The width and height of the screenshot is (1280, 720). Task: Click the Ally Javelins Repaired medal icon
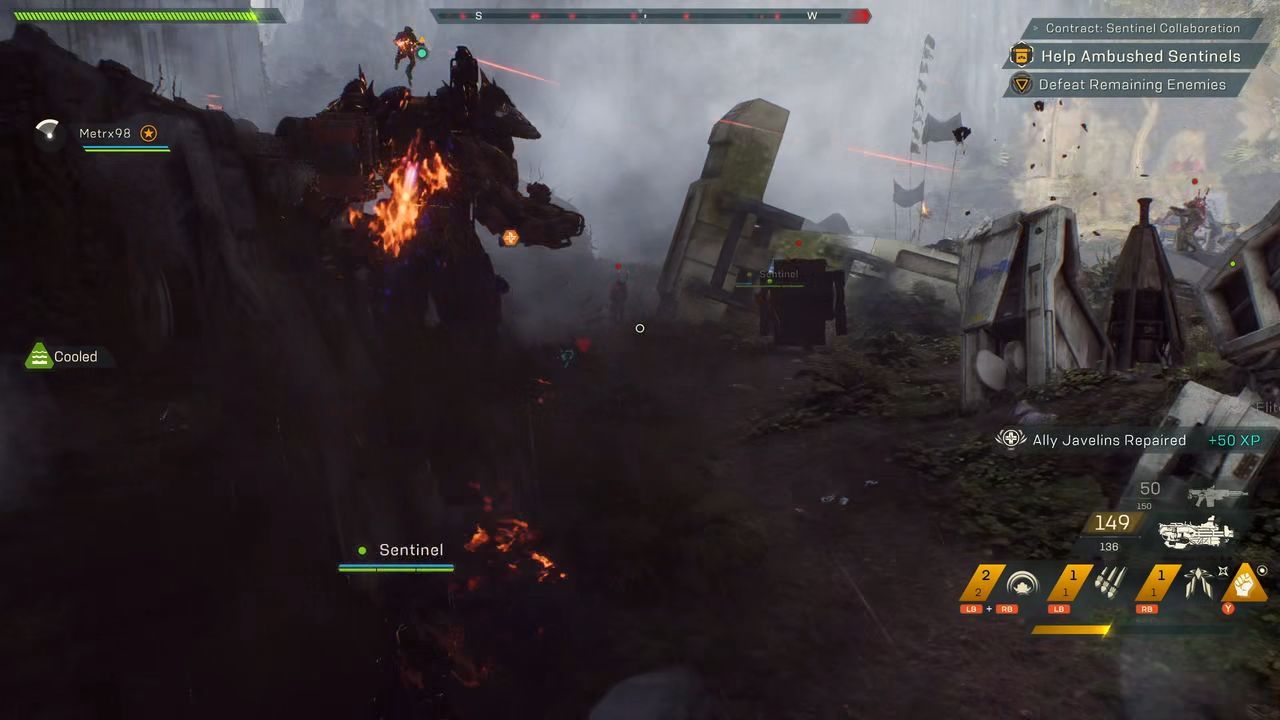tap(1010, 438)
